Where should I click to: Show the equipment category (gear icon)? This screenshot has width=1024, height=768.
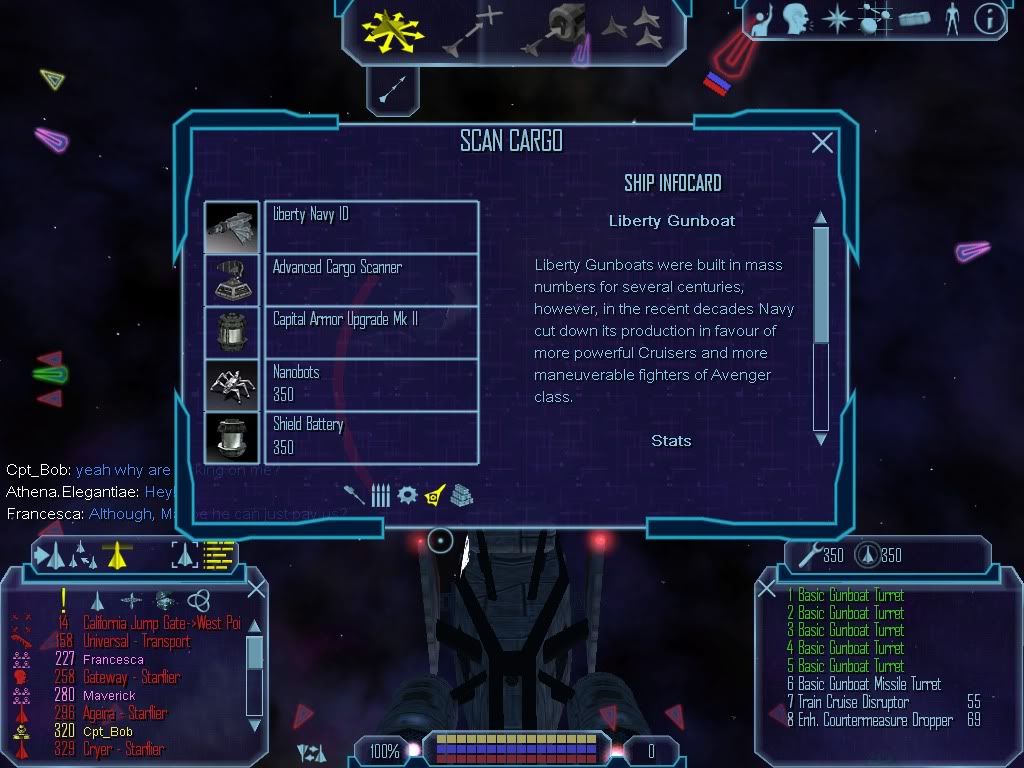(x=407, y=495)
